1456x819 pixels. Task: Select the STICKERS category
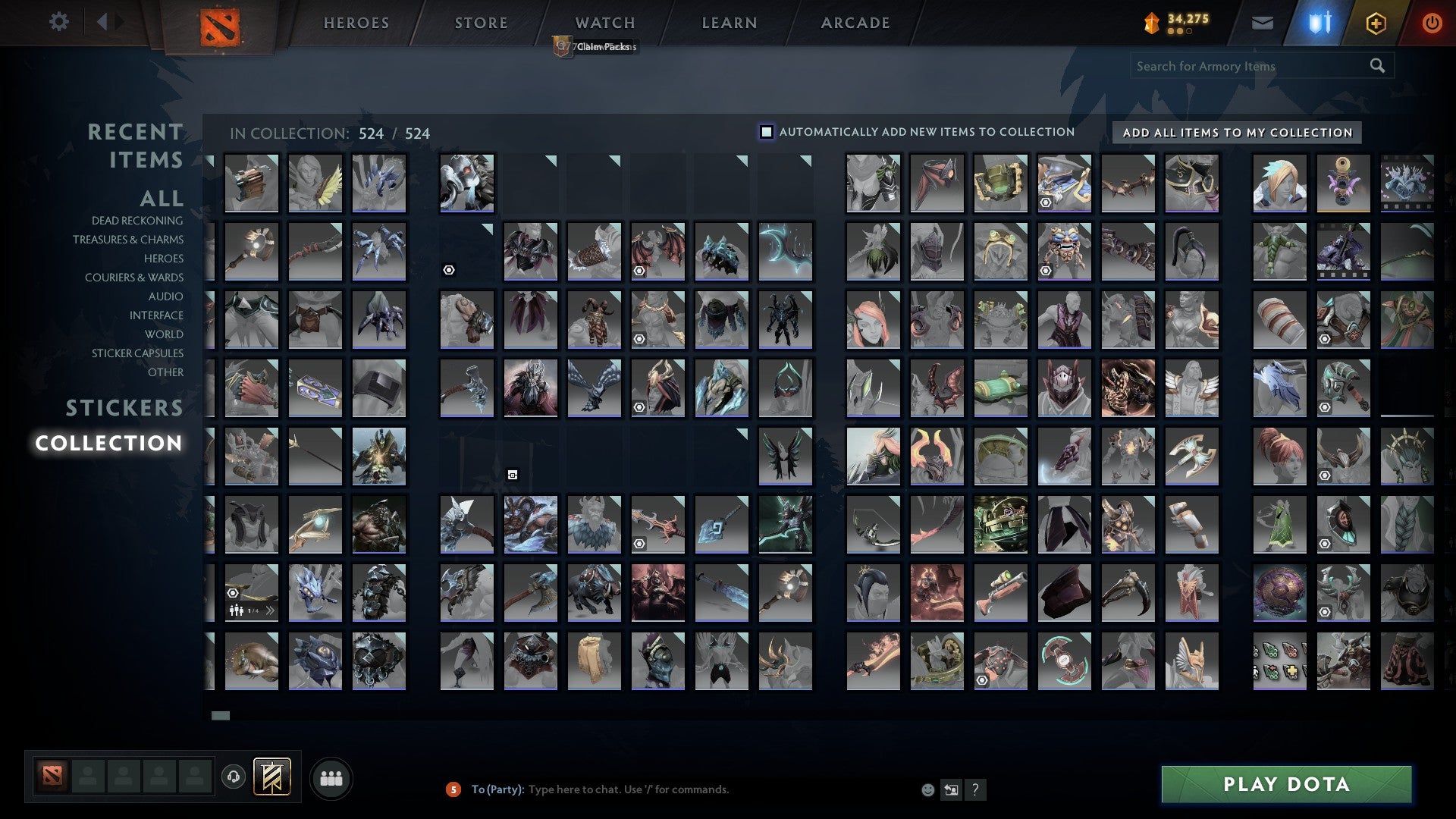(124, 408)
